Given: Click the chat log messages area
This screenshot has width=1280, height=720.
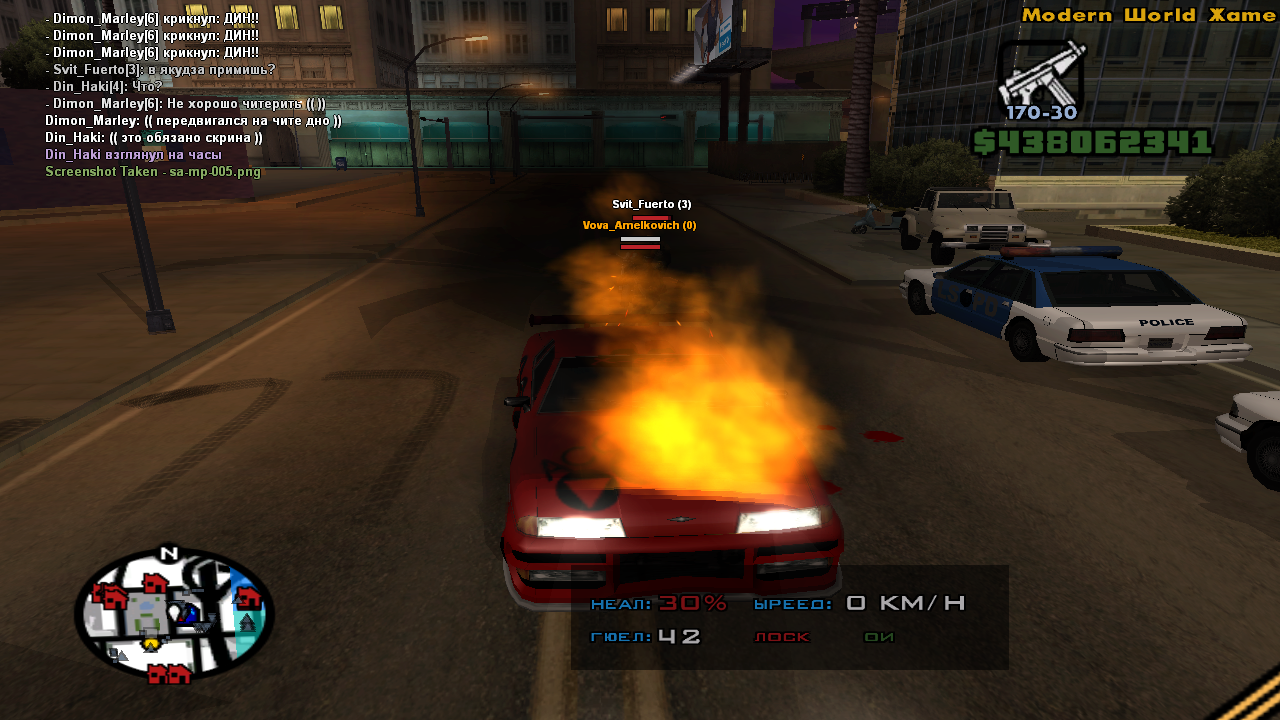Looking at the screenshot, I should [160, 95].
